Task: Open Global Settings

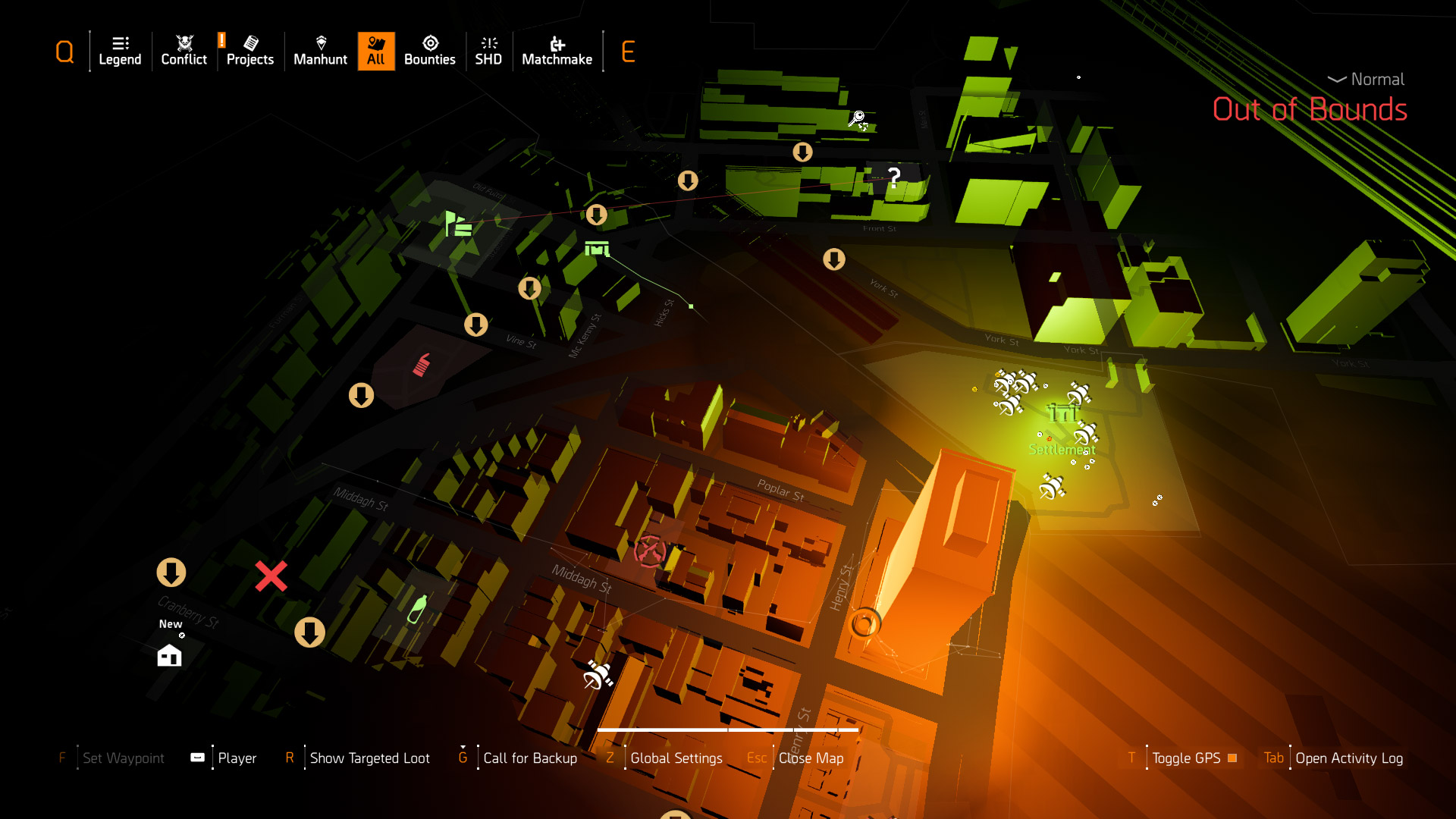Action: pyautogui.click(x=676, y=758)
